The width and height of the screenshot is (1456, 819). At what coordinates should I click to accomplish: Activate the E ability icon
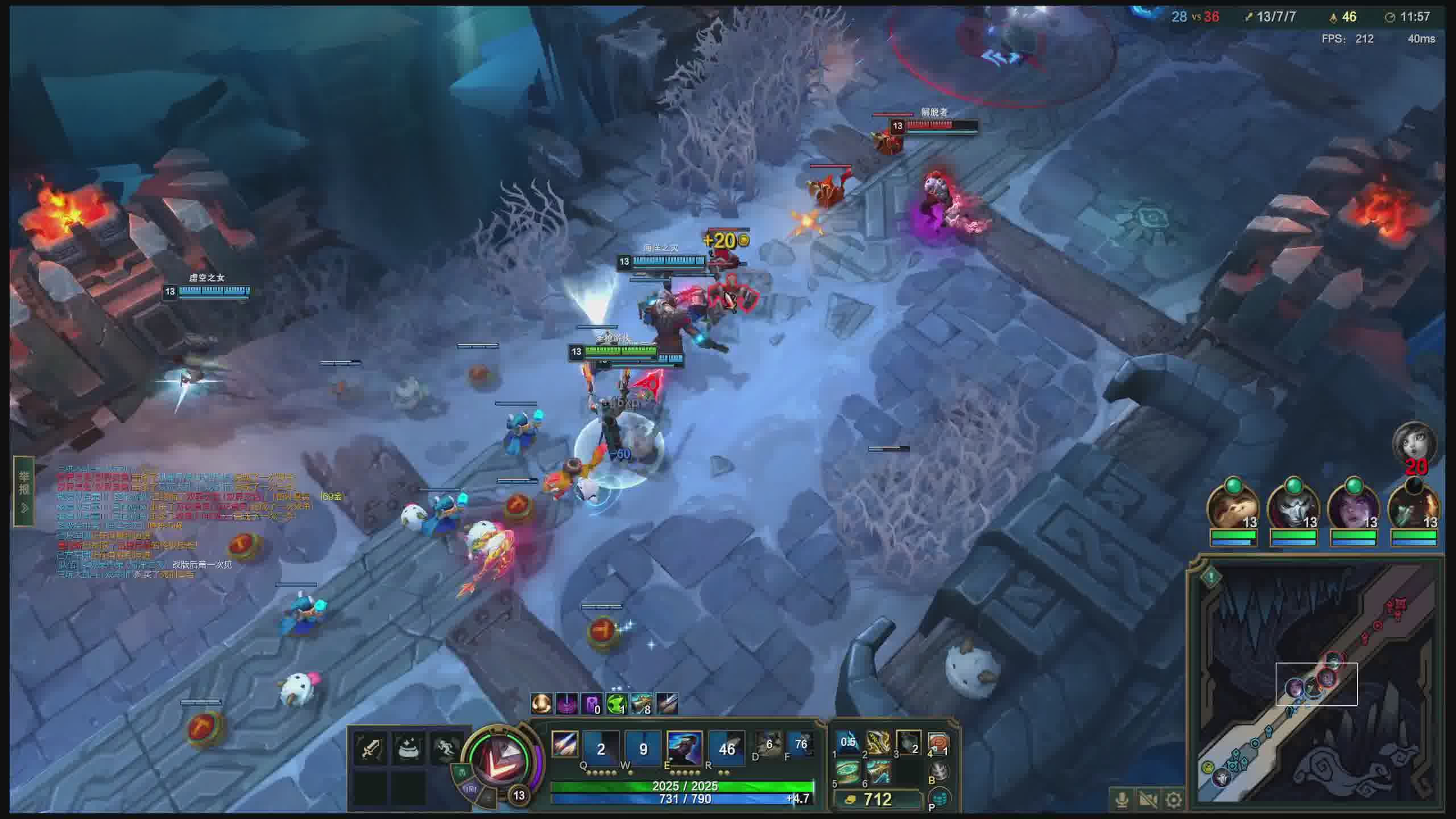(x=684, y=748)
